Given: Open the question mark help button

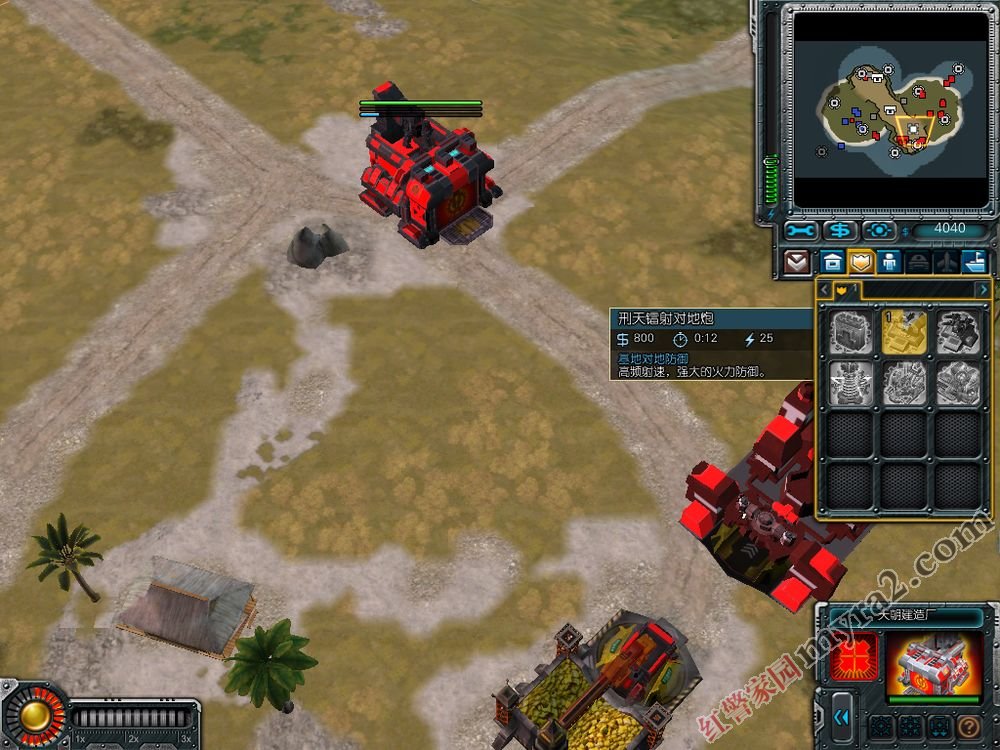Looking at the screenshot, I should click(967, 727).
